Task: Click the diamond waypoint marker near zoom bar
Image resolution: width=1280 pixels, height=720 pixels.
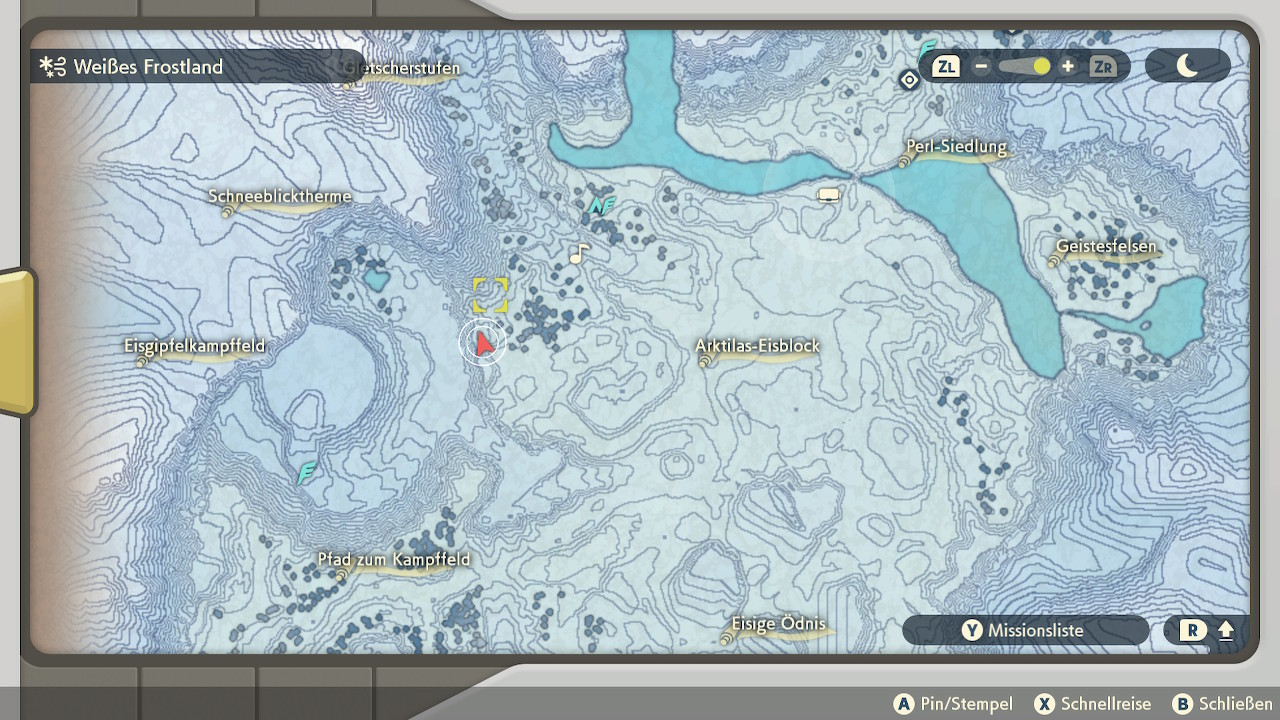Action: [909, 80]
